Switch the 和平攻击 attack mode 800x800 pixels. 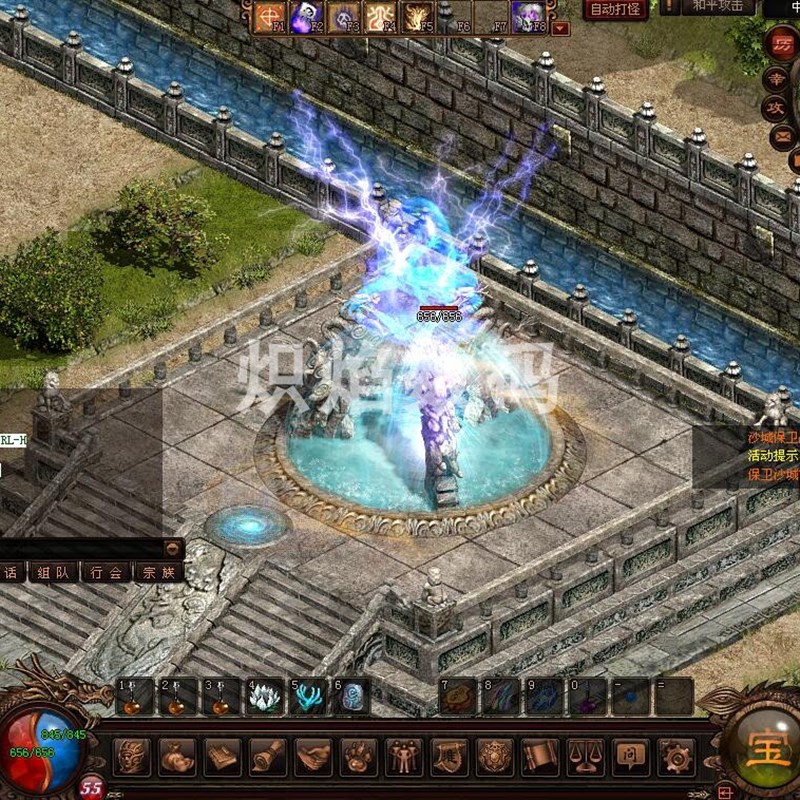717,7
